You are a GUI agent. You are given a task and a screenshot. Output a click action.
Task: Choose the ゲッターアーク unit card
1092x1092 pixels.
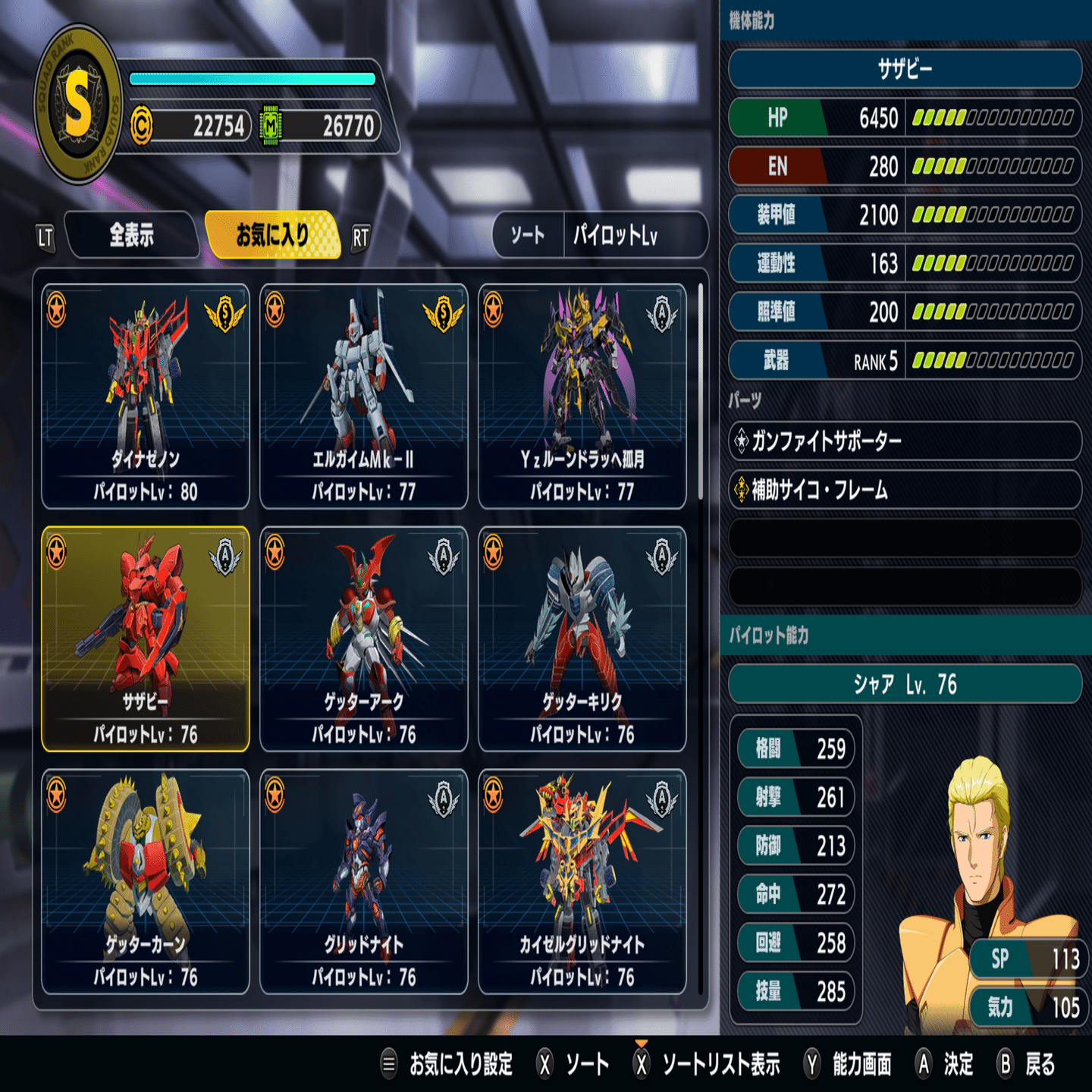click(x=364, y=639)
